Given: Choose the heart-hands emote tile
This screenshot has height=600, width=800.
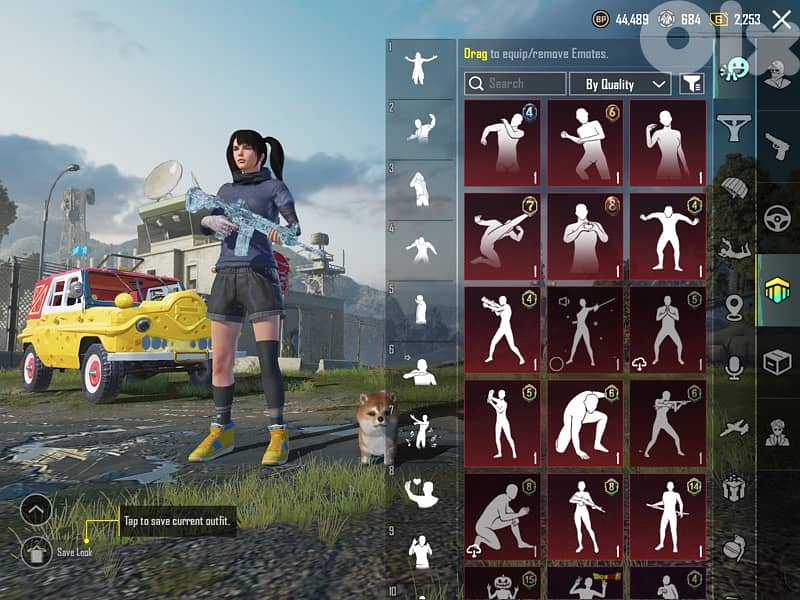Looking at the screenshot, I should click(x=585, y=237).
